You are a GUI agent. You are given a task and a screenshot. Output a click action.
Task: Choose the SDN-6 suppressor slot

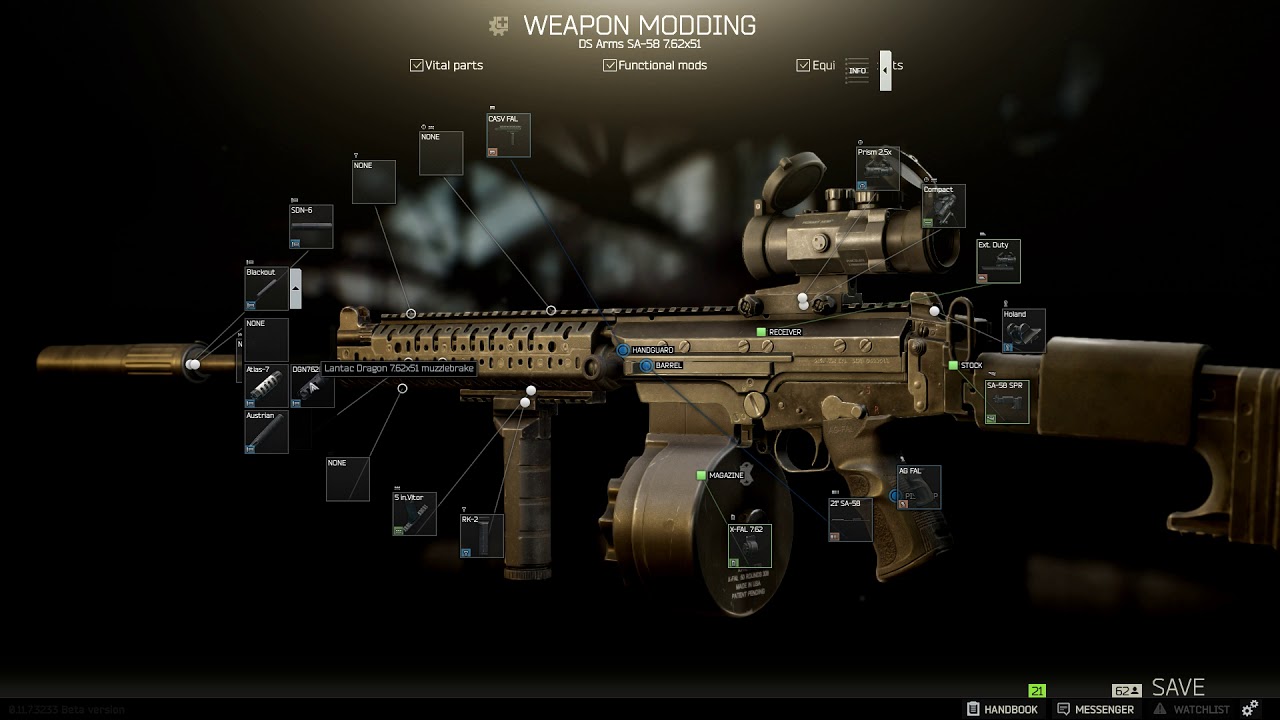coord(311,227)
